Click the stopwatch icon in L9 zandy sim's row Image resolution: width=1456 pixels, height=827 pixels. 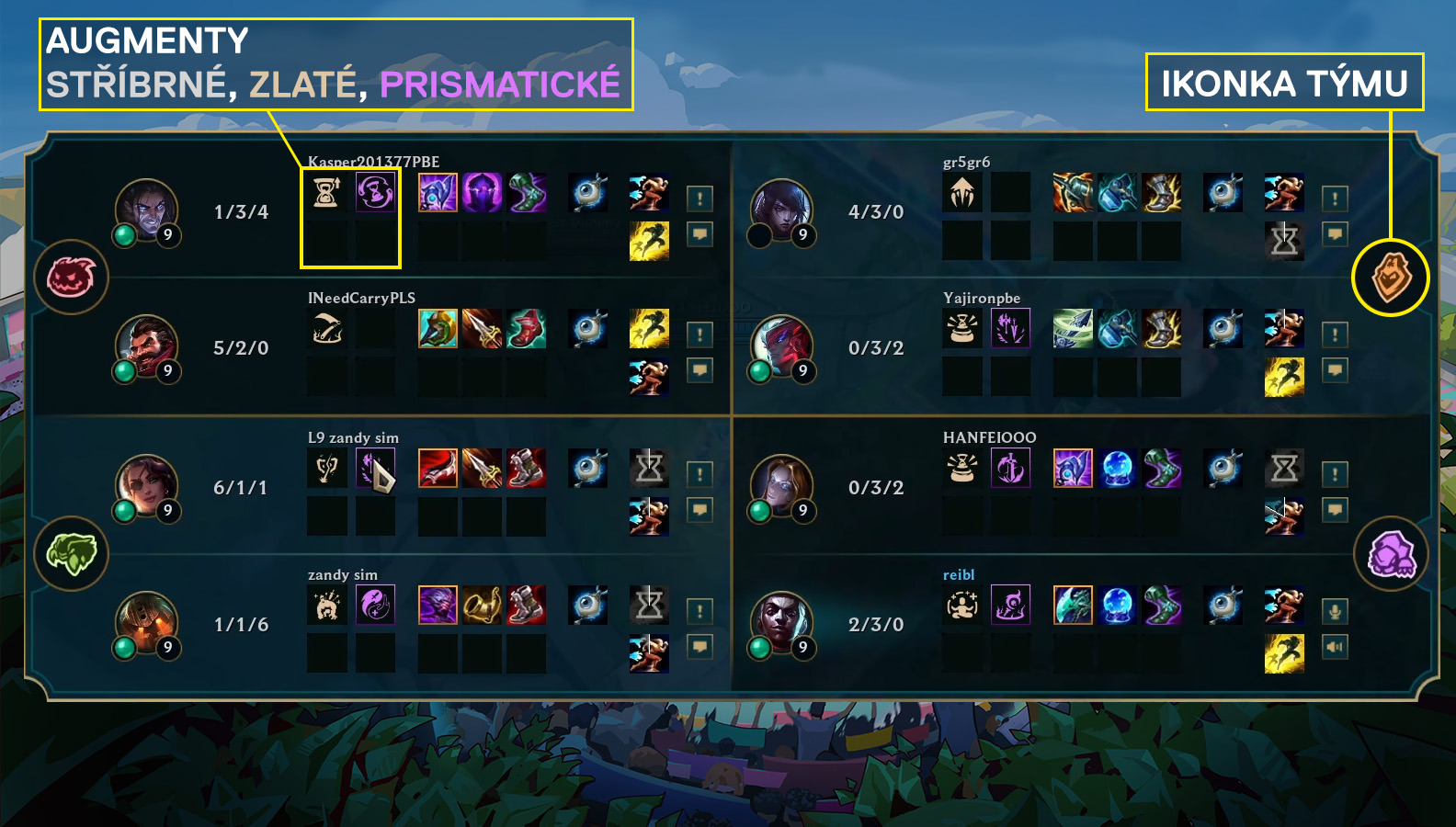pos(650,469)
